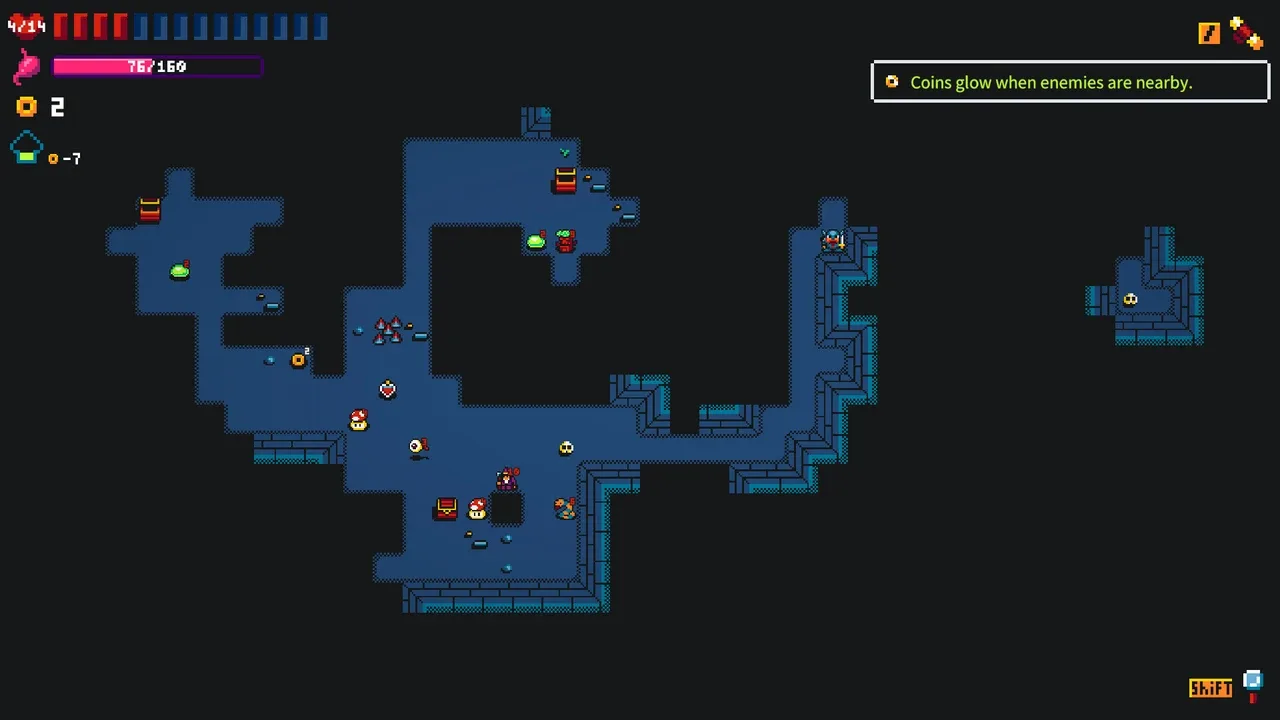Click the gold coin counter icon
1280x720 pixels.
coord(27,107)
